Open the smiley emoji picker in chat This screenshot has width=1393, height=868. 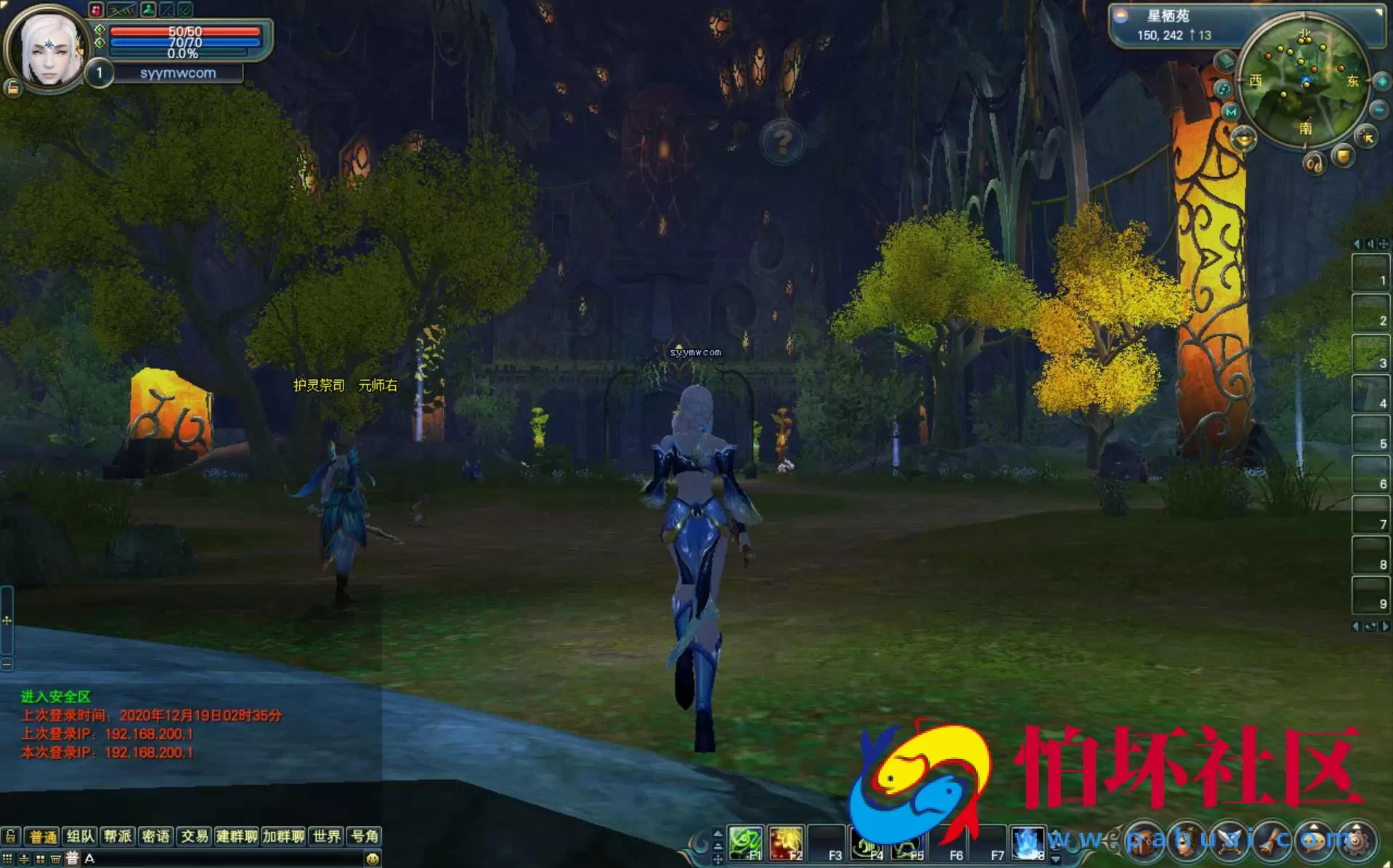pyautogui.click(x=373, y=859)
